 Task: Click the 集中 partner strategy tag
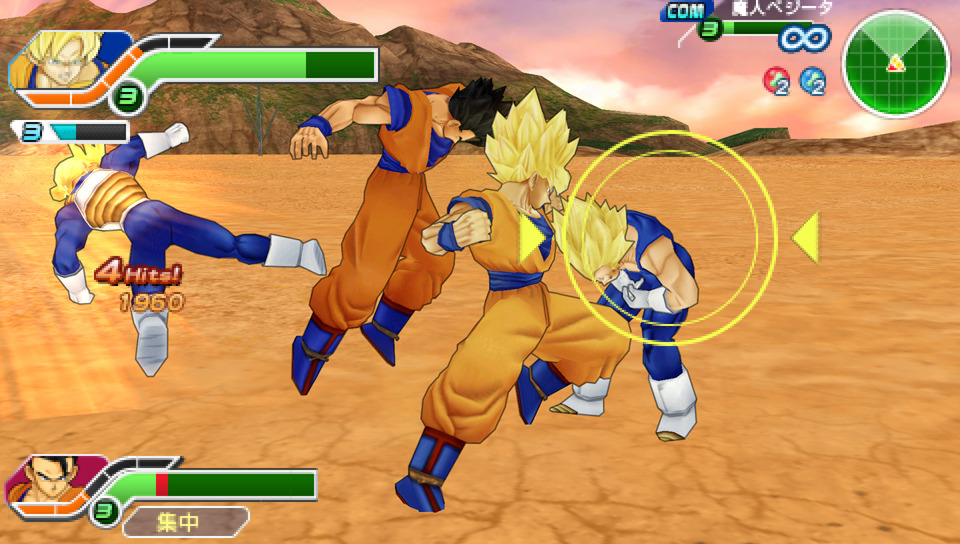pos(180,521)
